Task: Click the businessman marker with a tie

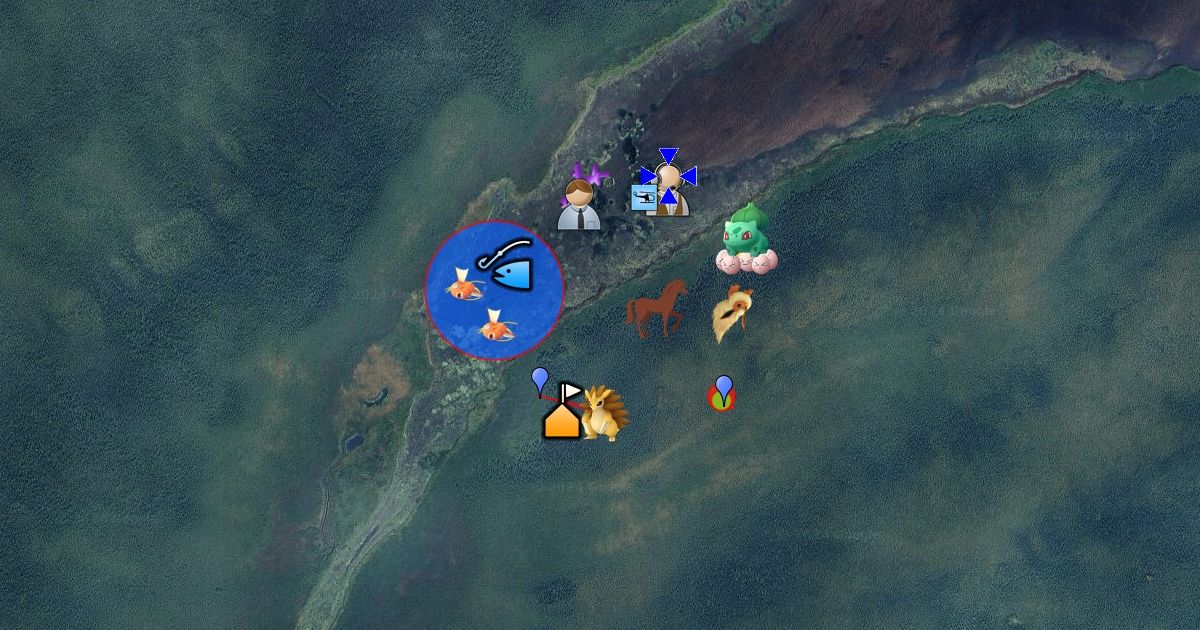Action: click(x=578, y=205)
